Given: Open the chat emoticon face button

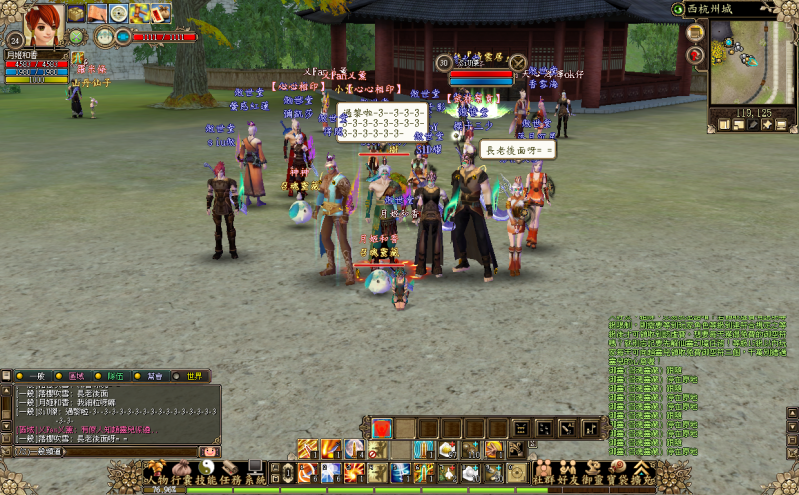Looking at the screenshot, I should tap(209, 452).
